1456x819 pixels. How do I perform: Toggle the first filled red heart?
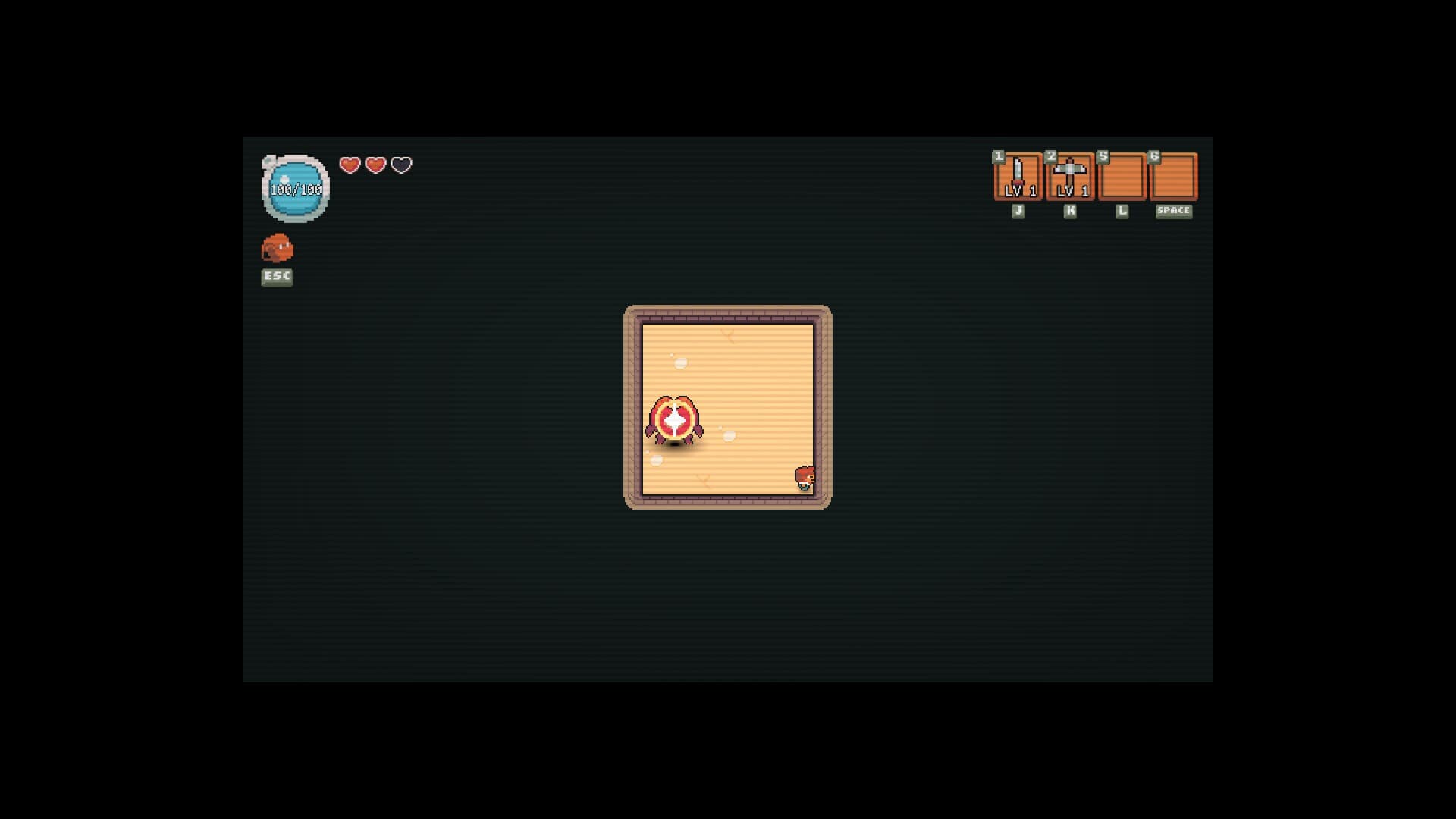coord(348,165)
